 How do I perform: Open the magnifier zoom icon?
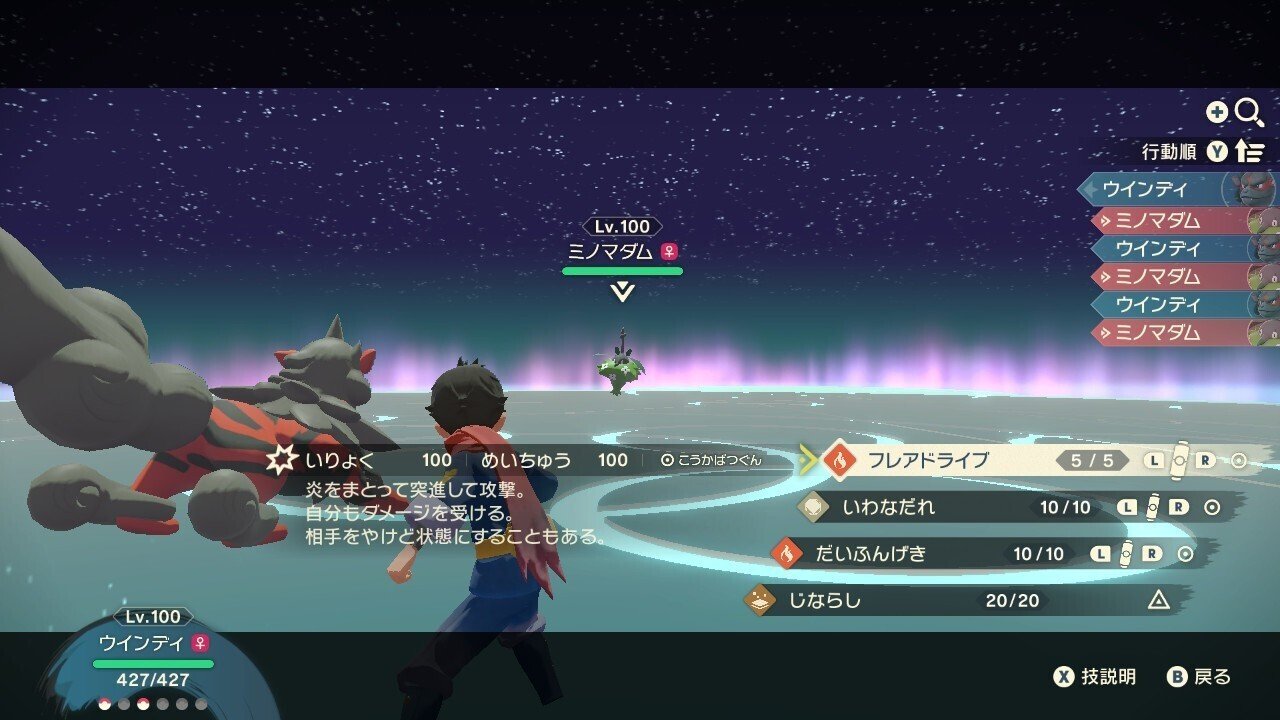pos(1249,112)
